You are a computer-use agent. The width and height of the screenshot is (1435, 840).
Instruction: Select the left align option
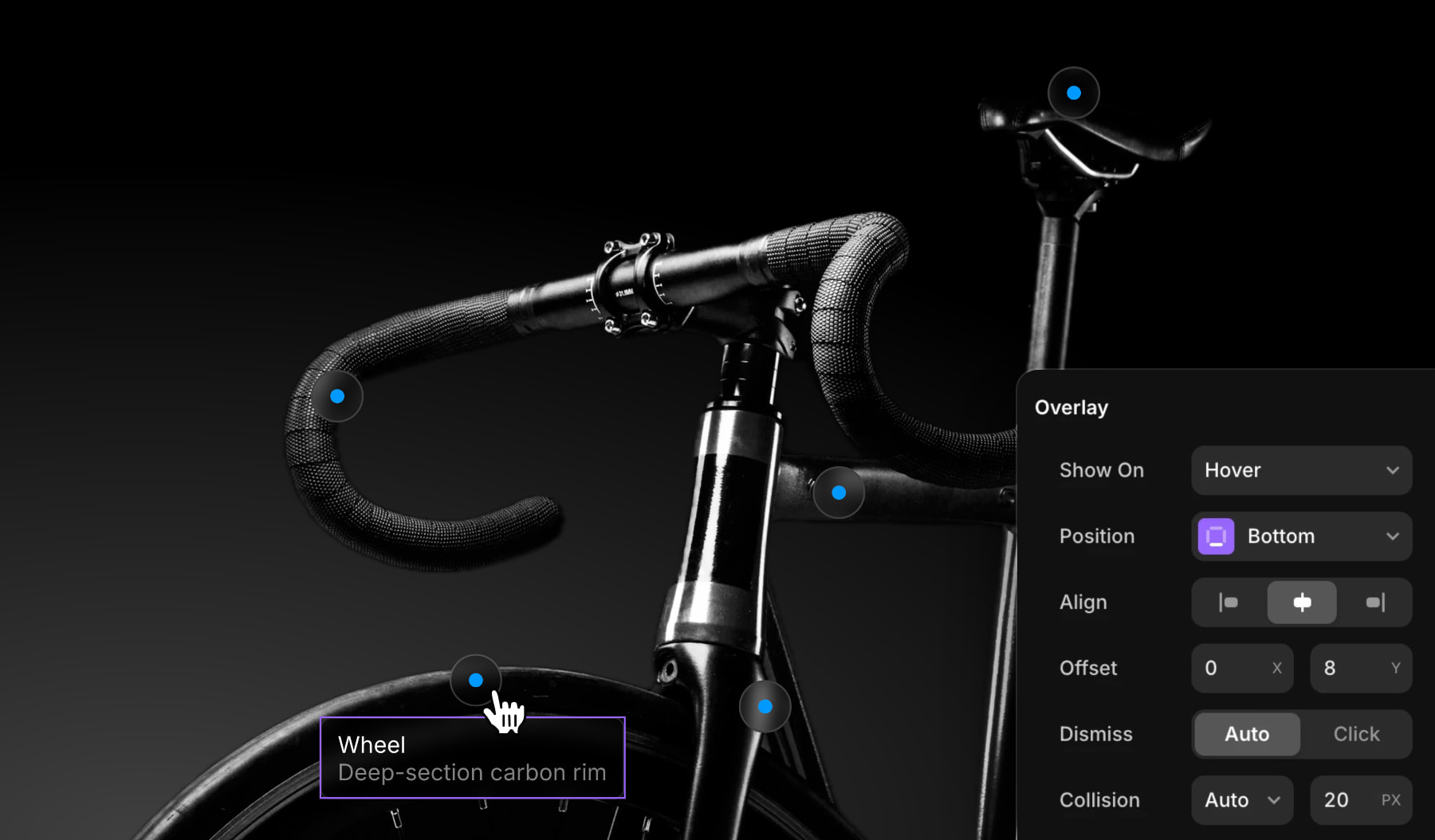[x=1229, y=603]
